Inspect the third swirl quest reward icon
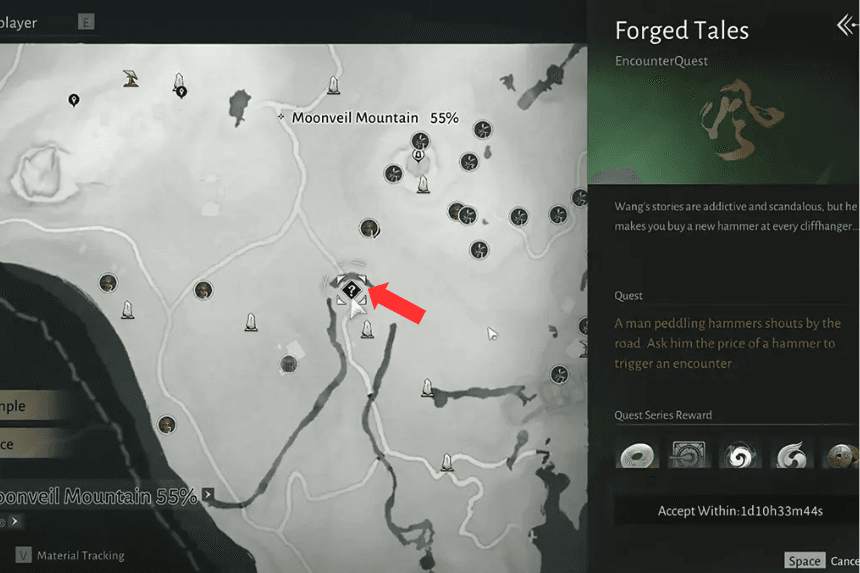 pos(741,455)
